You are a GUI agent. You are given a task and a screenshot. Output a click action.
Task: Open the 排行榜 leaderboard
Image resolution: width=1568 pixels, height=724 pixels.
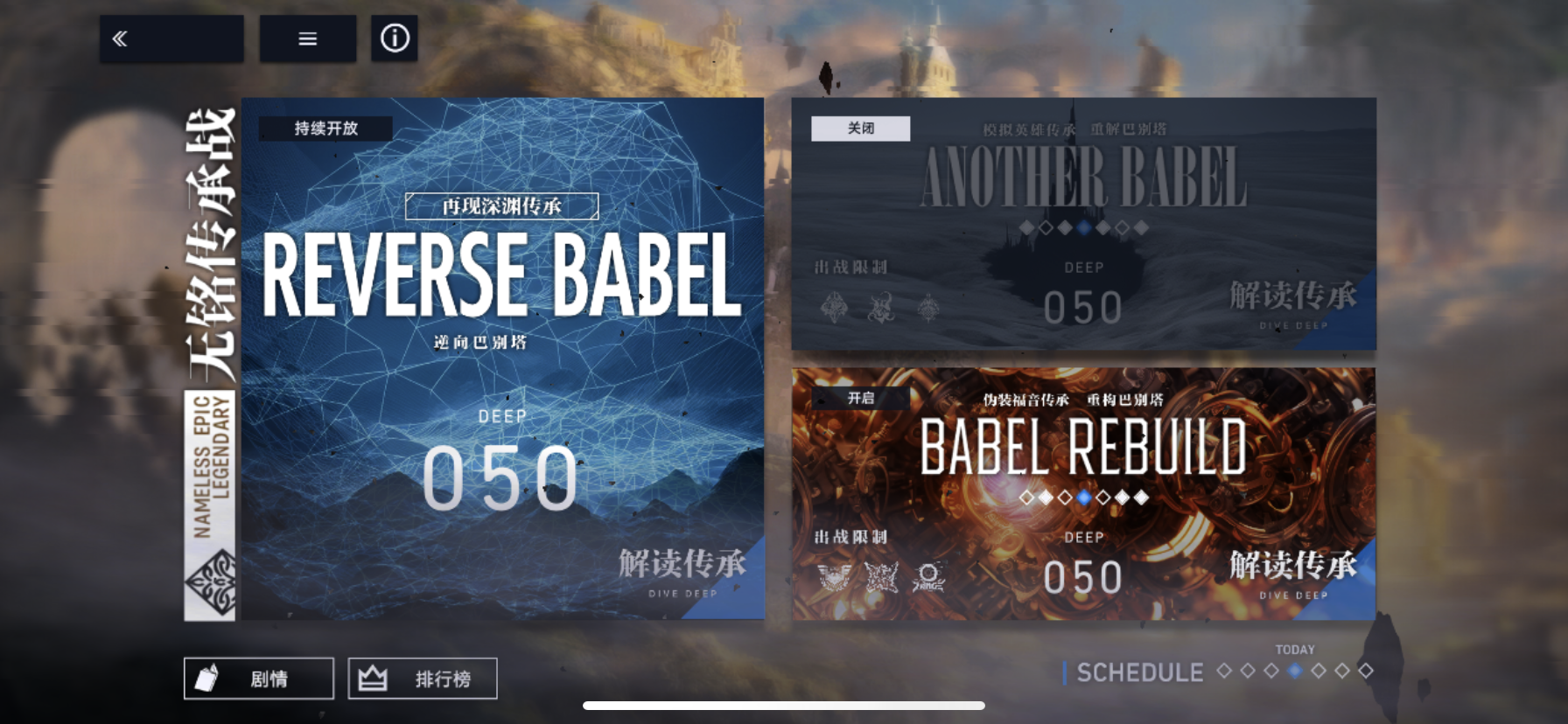423,678
